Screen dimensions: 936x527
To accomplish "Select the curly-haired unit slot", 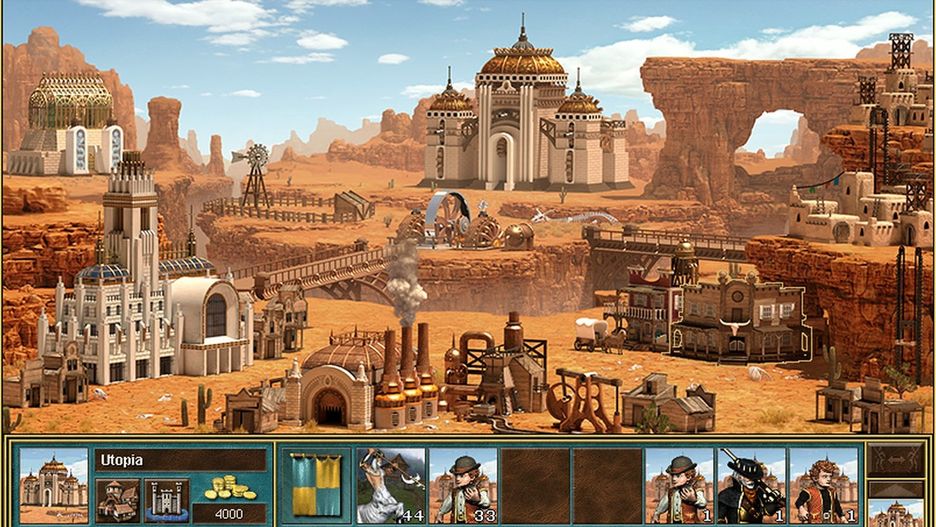I will [x=823, y=484].
